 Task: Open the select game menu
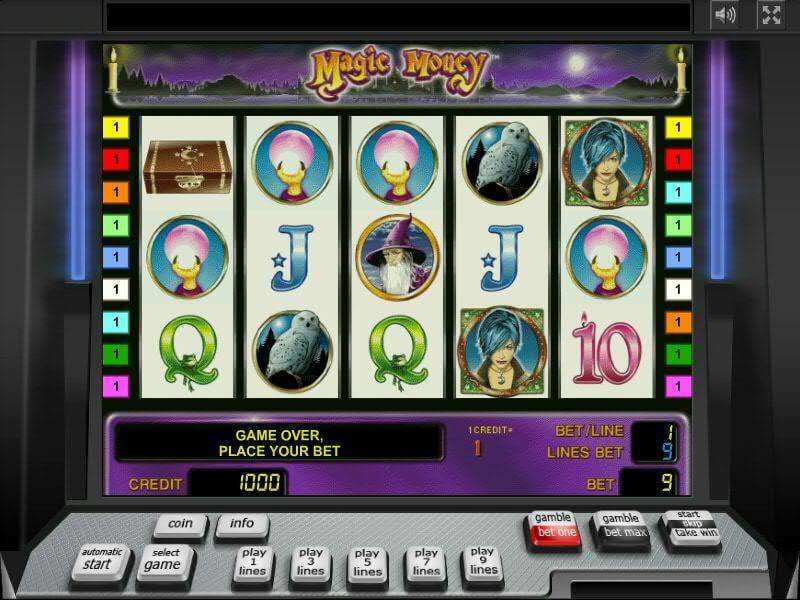click(x=164, y=559)
